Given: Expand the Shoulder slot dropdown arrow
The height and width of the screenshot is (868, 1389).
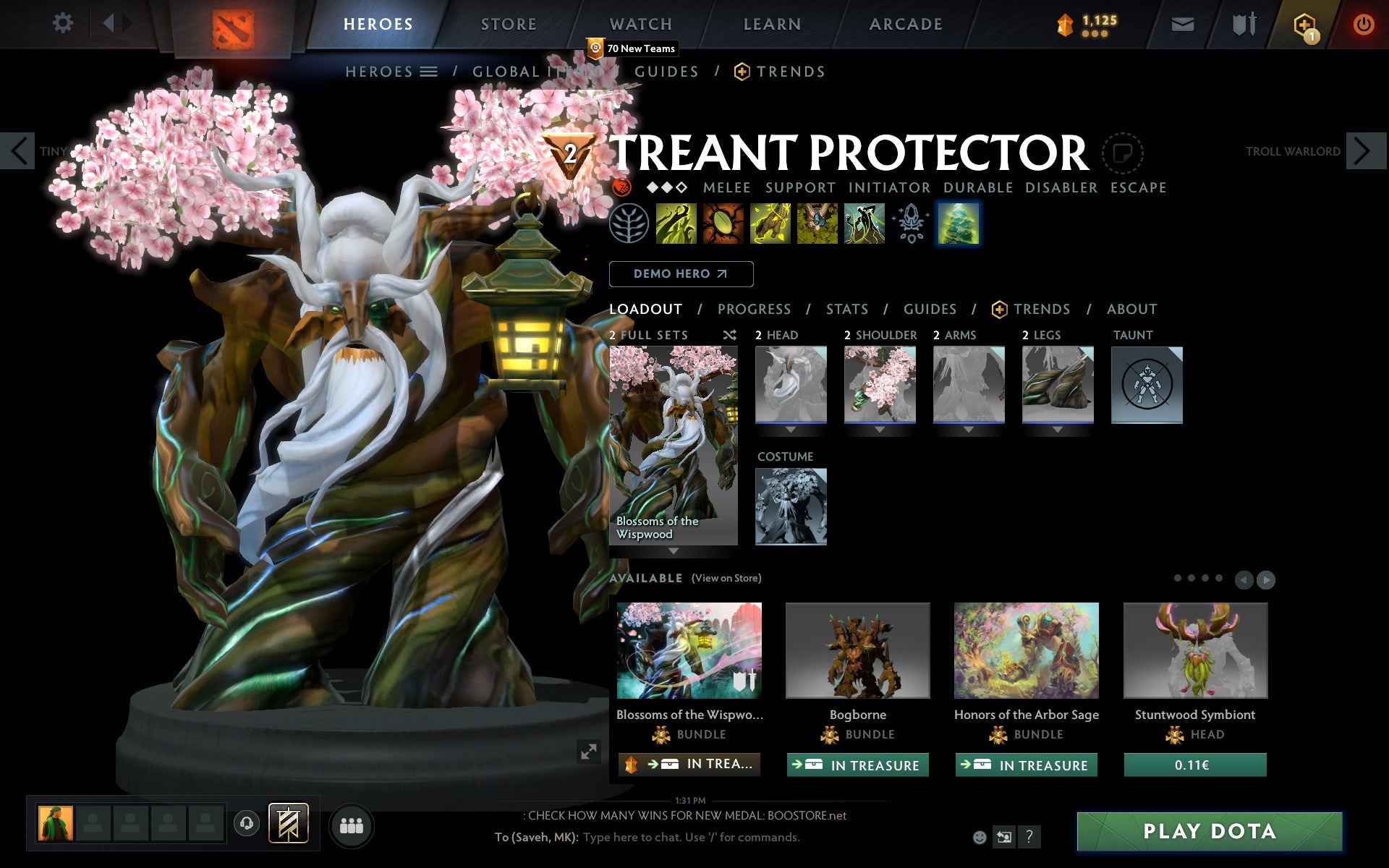Looking at the screenshot, I should (880, 429).
